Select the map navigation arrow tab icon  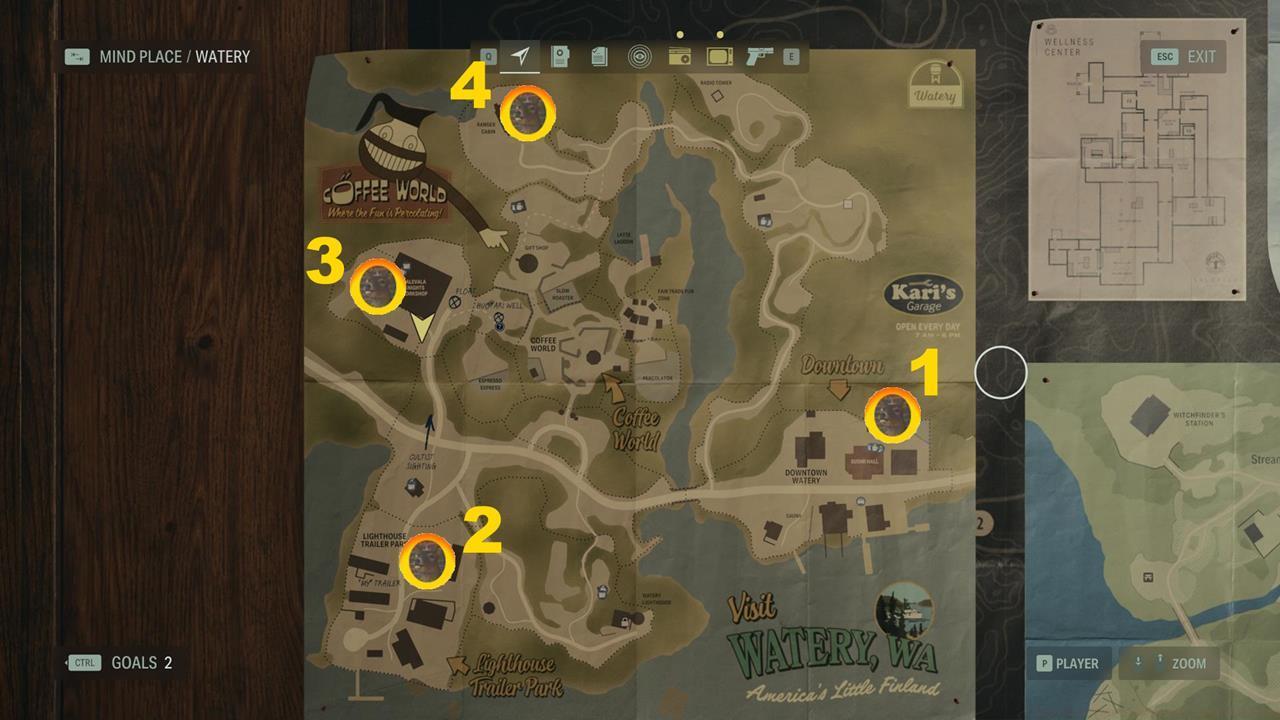[520, 58]
